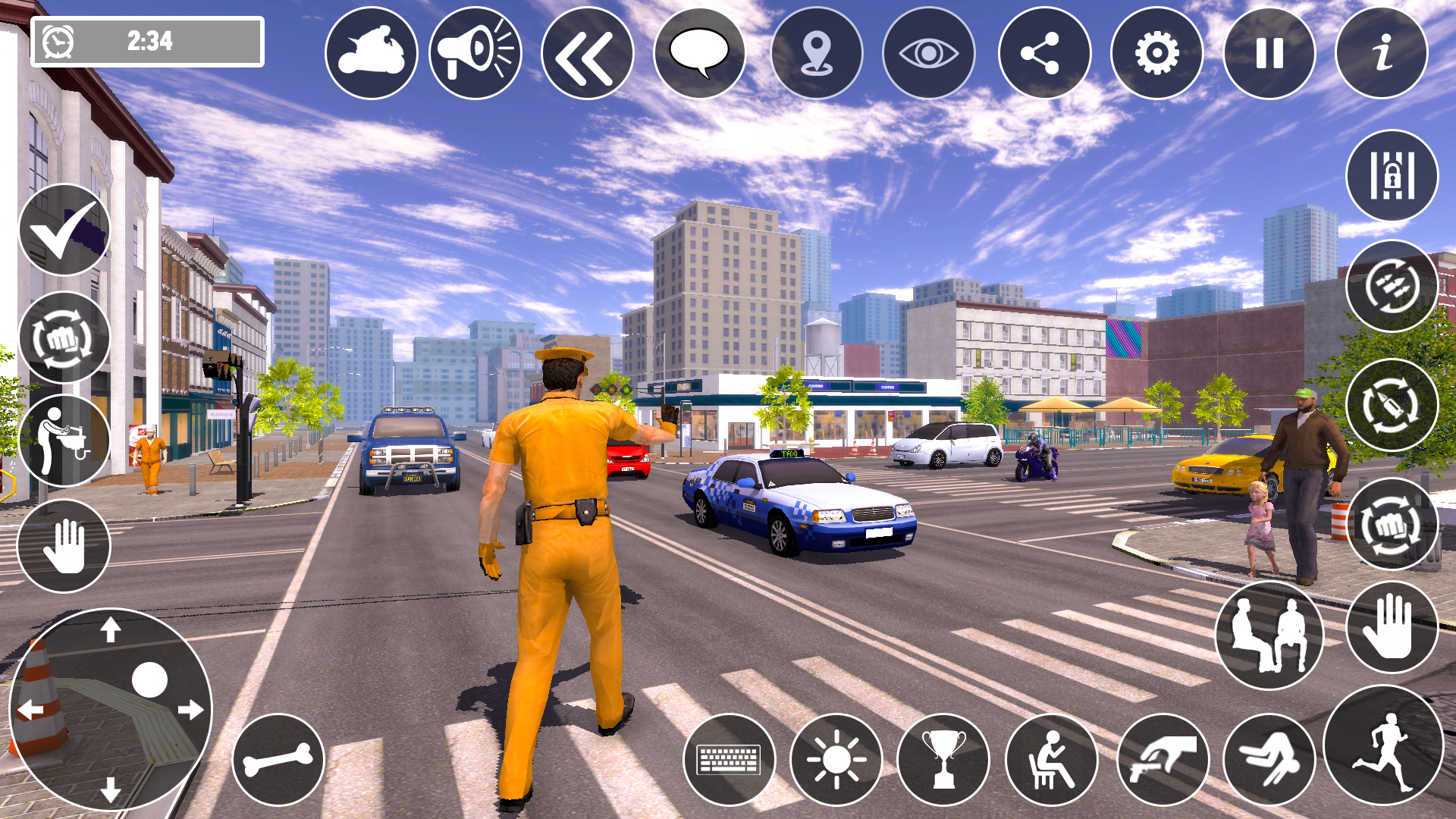The image size is (1456, 819).
Task: Toggle the eye camera view icon
Action: click(927, 53)
